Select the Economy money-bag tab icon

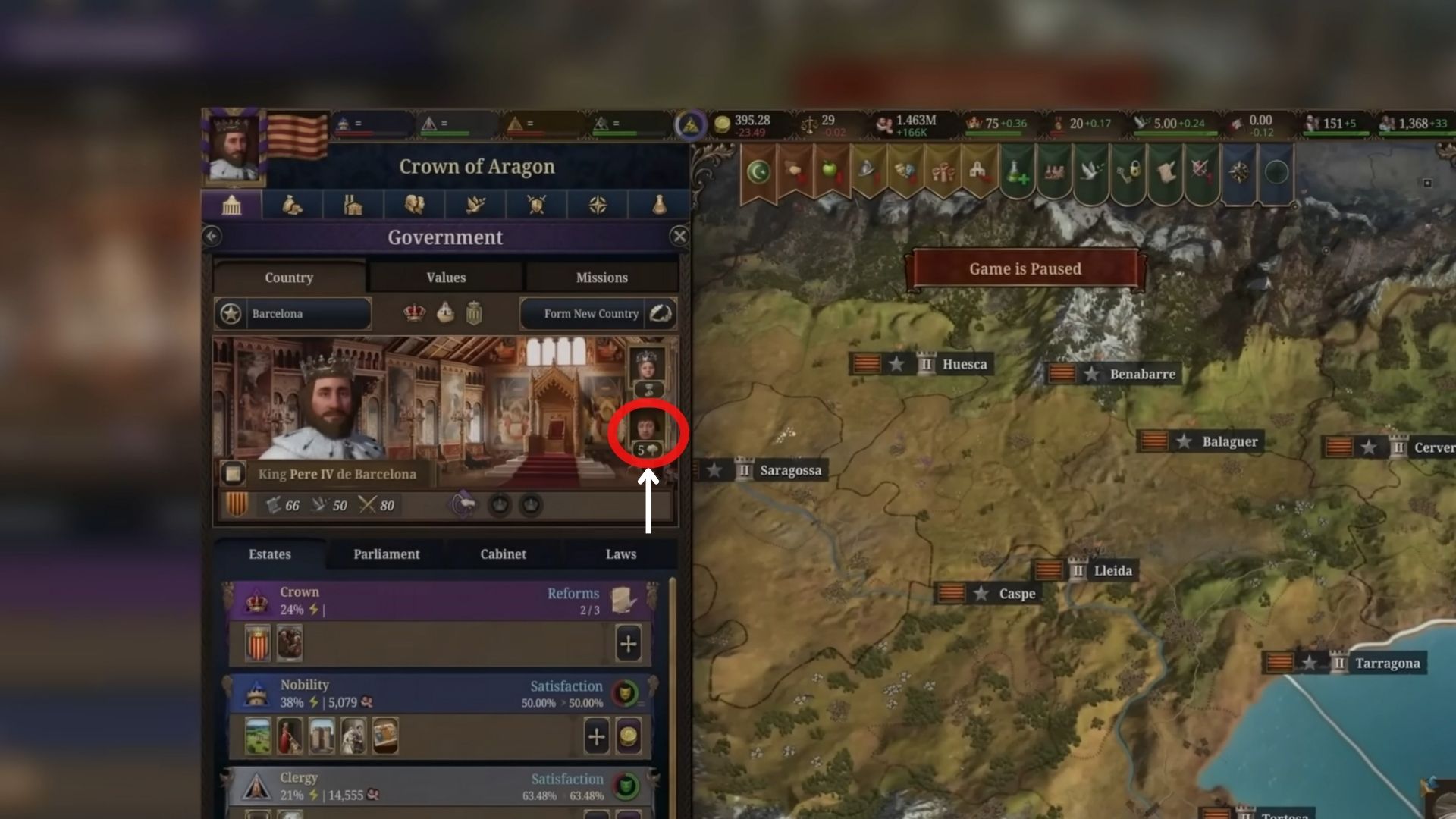(293, 205)
